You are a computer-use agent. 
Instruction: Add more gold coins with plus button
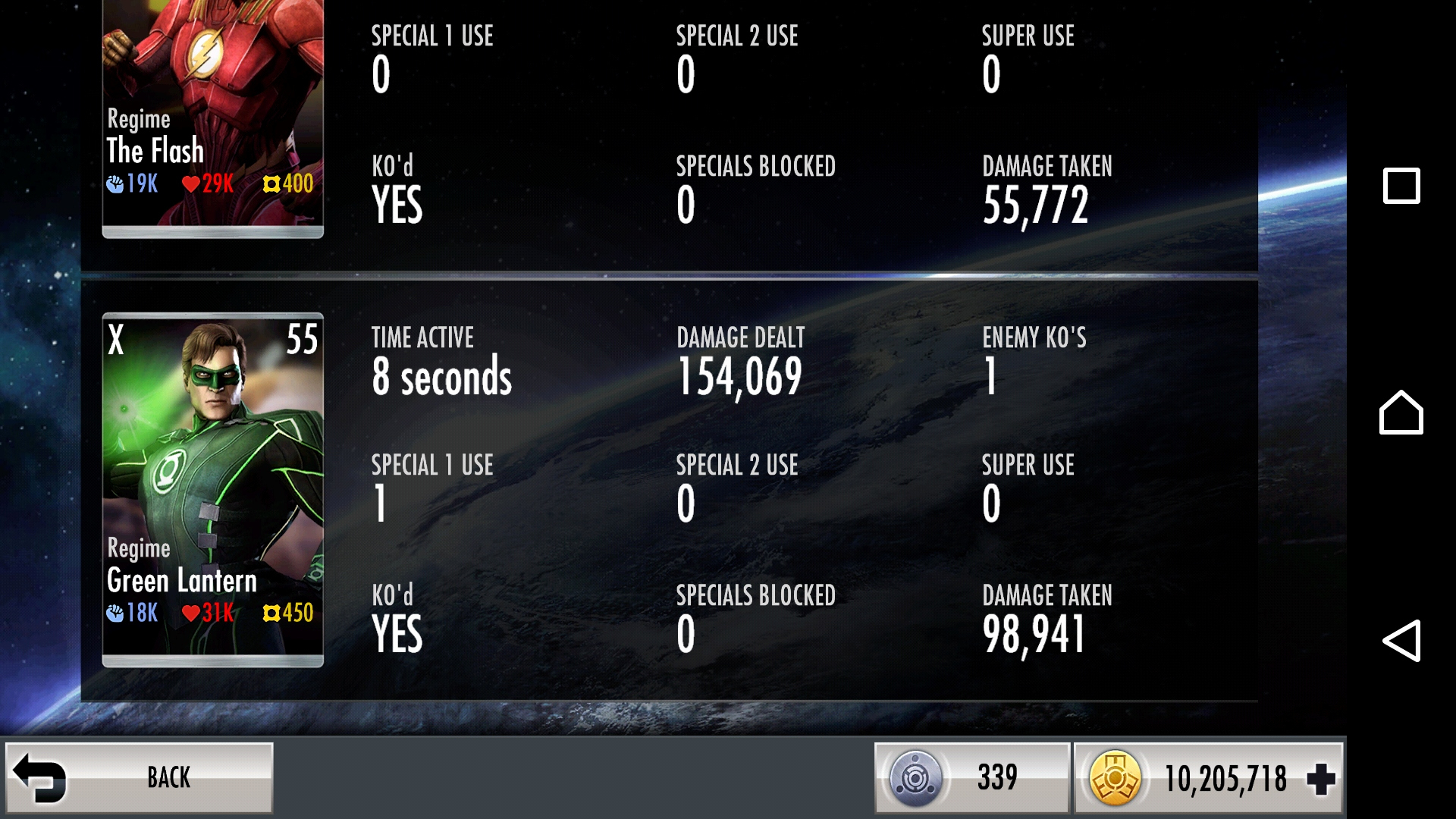point(1320,779)
